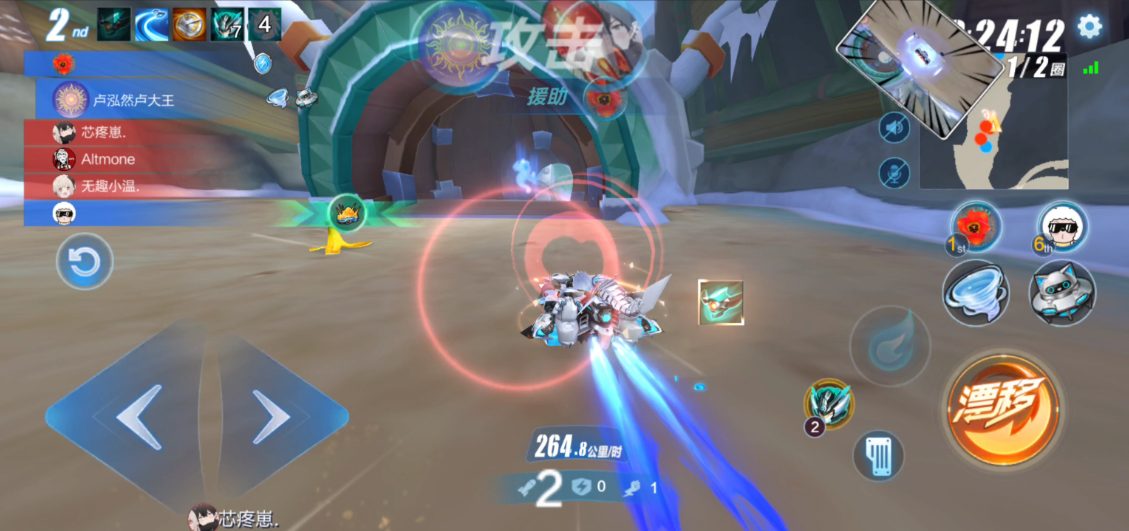Target the 6th place sunglasses player
The width and height of the screenshot is (1129, 531).
point(1061,224)
